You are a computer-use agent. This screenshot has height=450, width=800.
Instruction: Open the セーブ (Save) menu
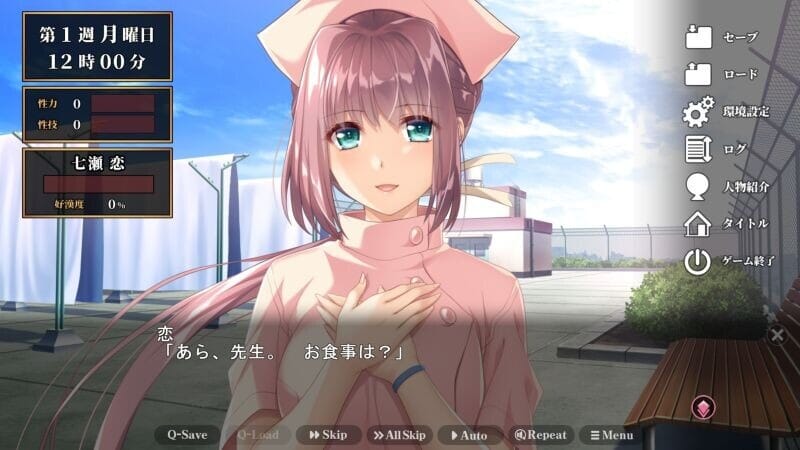722,37
